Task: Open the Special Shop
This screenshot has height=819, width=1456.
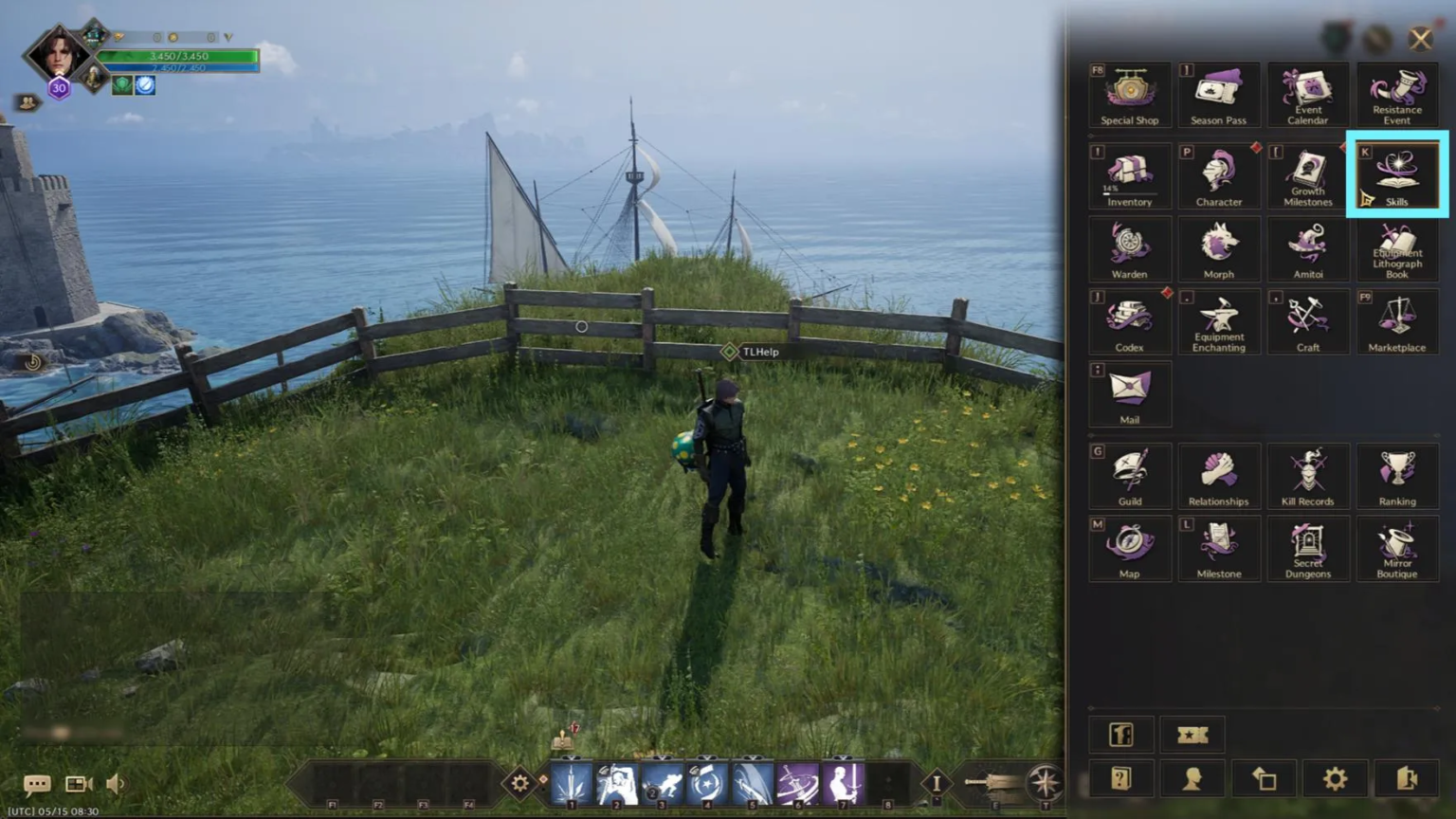Action: [1129, 94]
